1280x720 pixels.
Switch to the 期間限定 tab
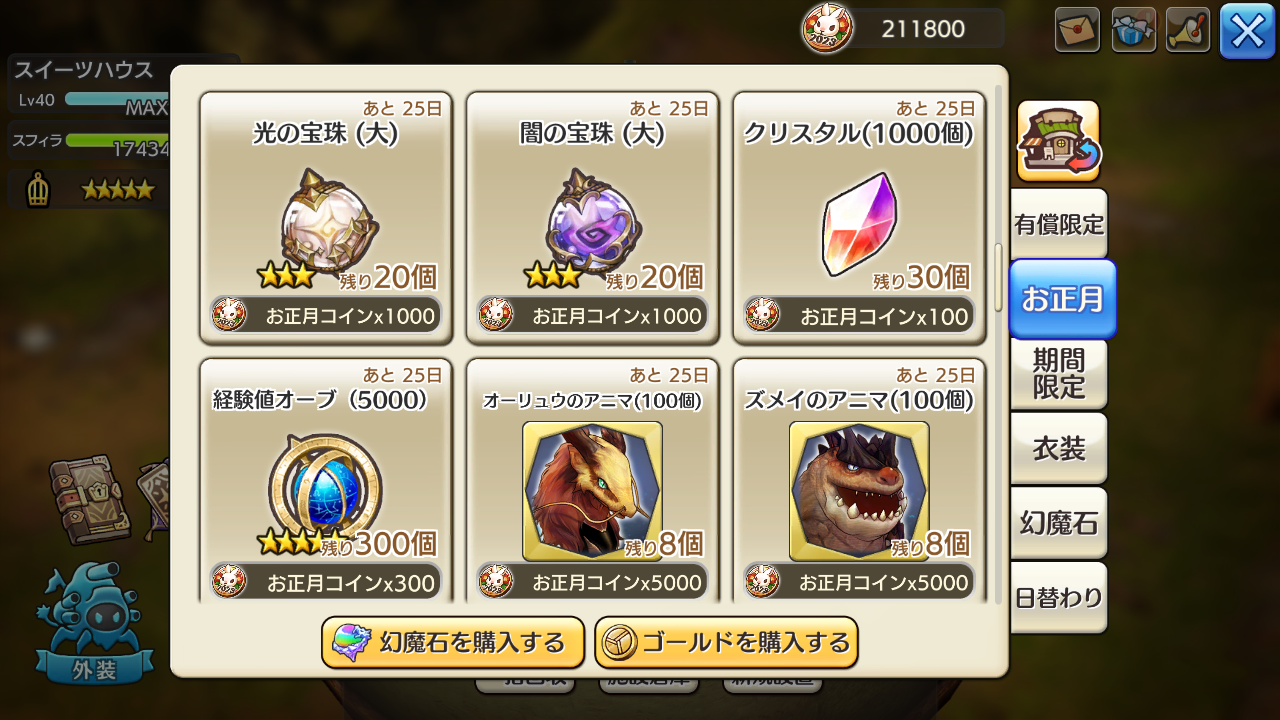(1059, 375)
